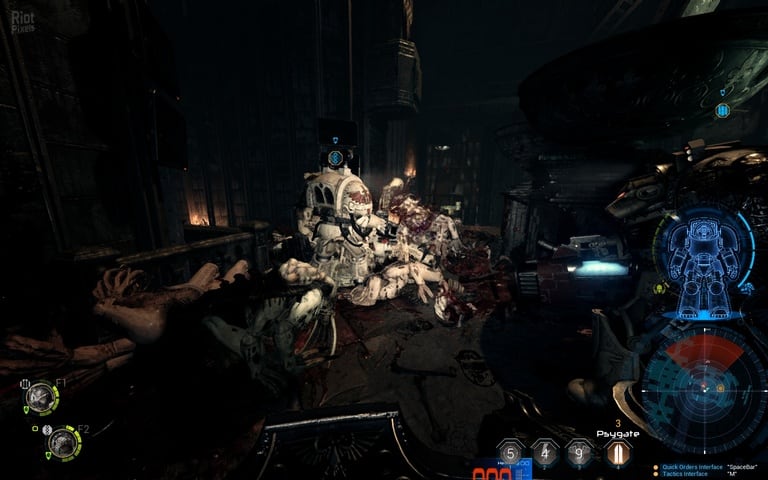Image resolution: width=768 pixels, height=480 pixels.
Task: Activate the ability slot showing 5
Action: [512, 453]
